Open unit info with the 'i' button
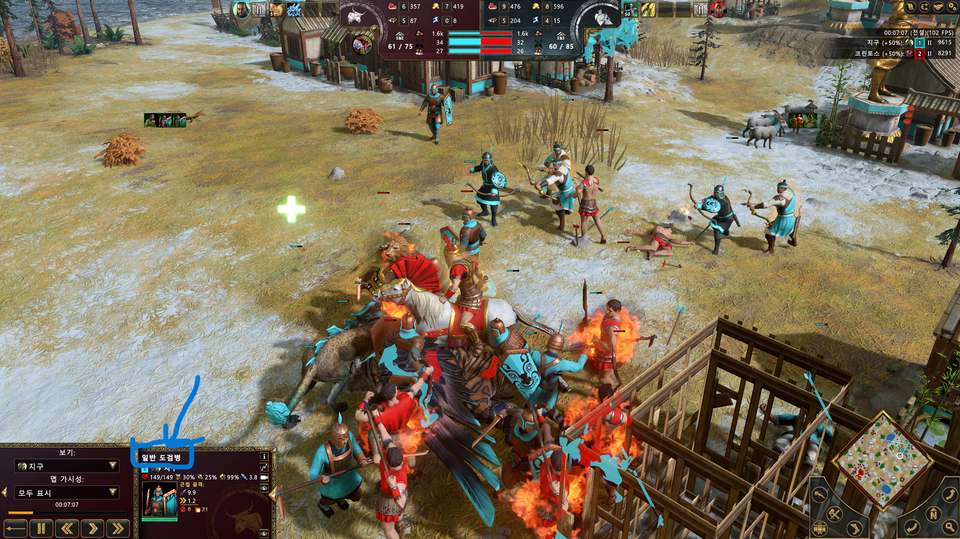This screenshot has width=960, height=539. [265, 458]
